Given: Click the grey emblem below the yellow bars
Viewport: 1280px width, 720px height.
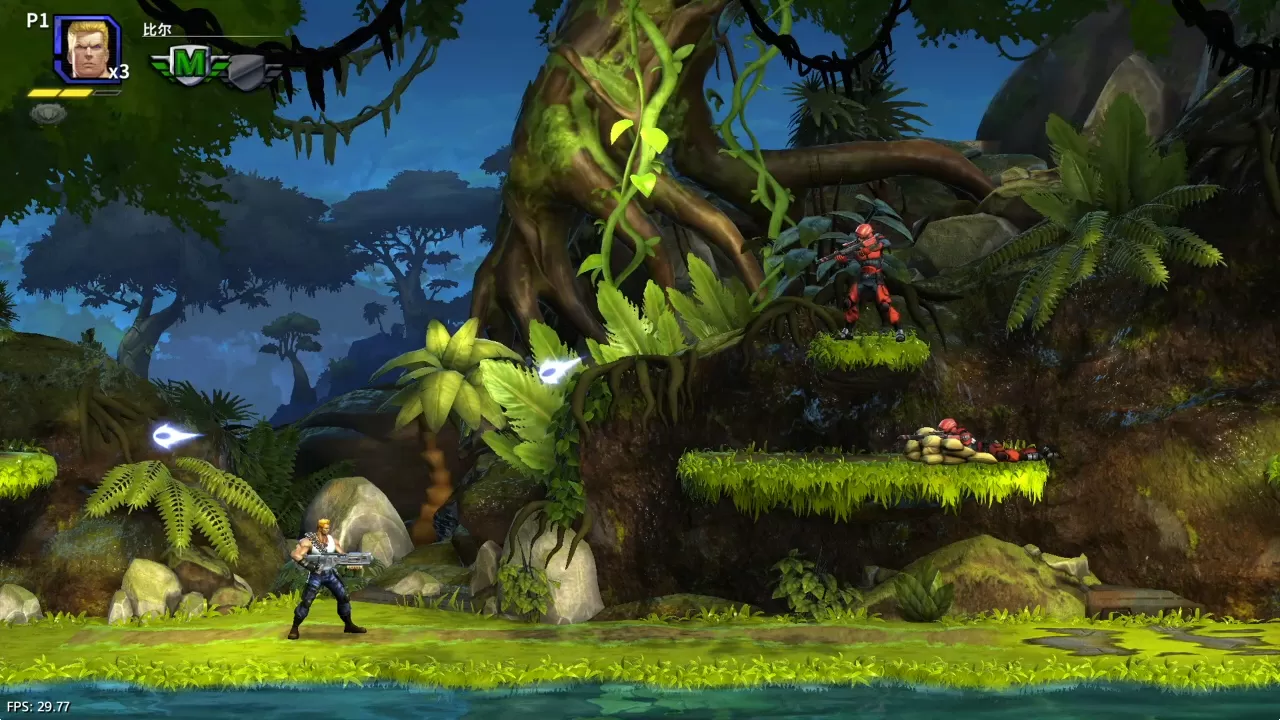Looking at the screenshot, I should click(x=47, y=113).
